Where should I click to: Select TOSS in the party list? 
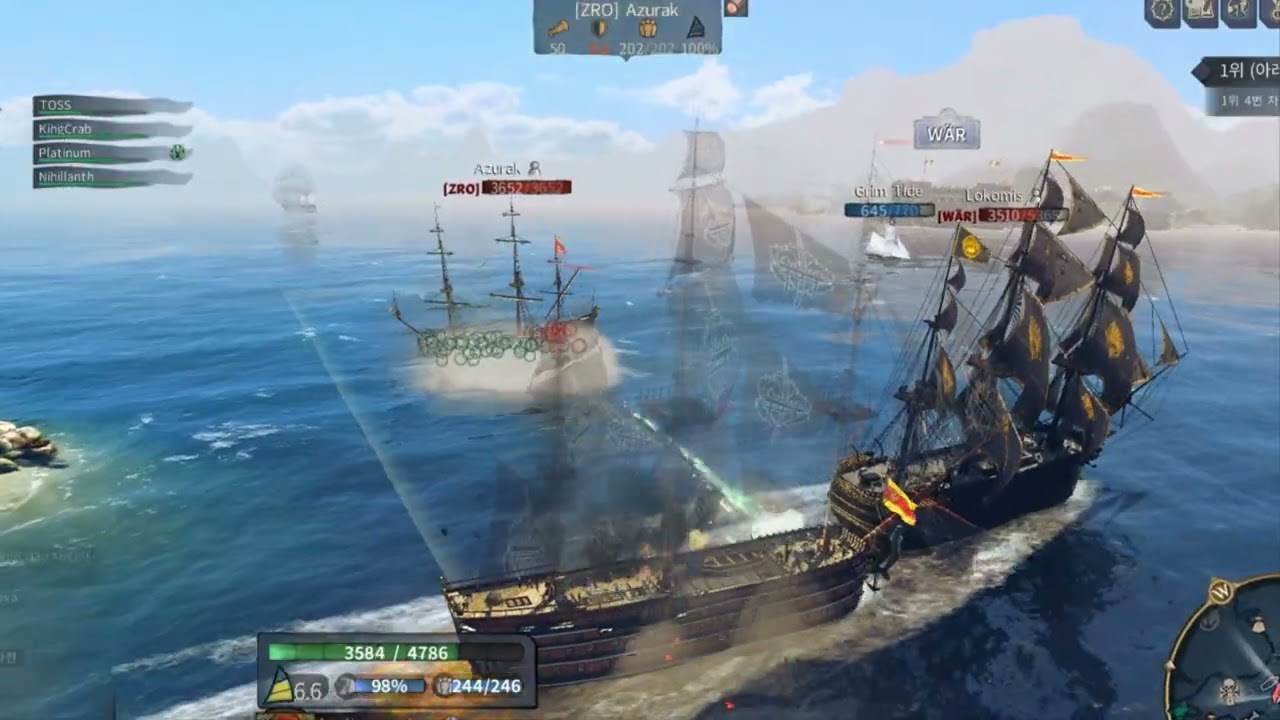point(110,105)
